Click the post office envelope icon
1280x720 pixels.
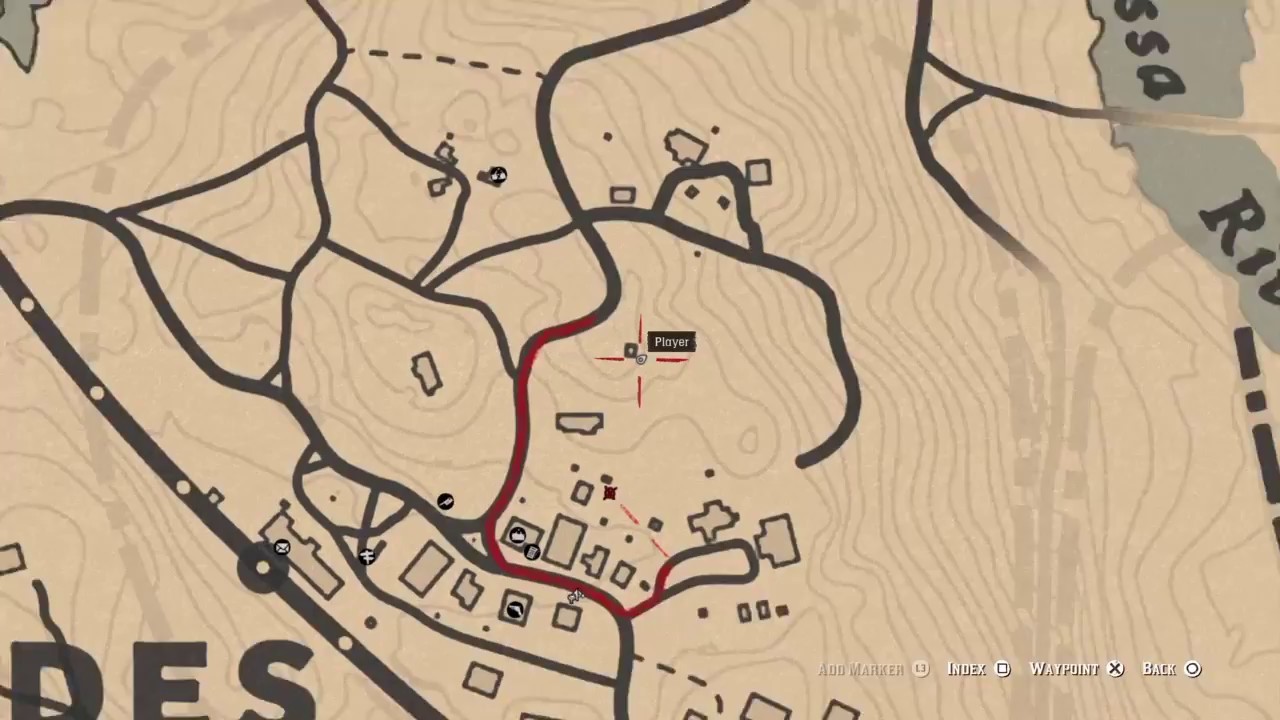click(282, 547)
